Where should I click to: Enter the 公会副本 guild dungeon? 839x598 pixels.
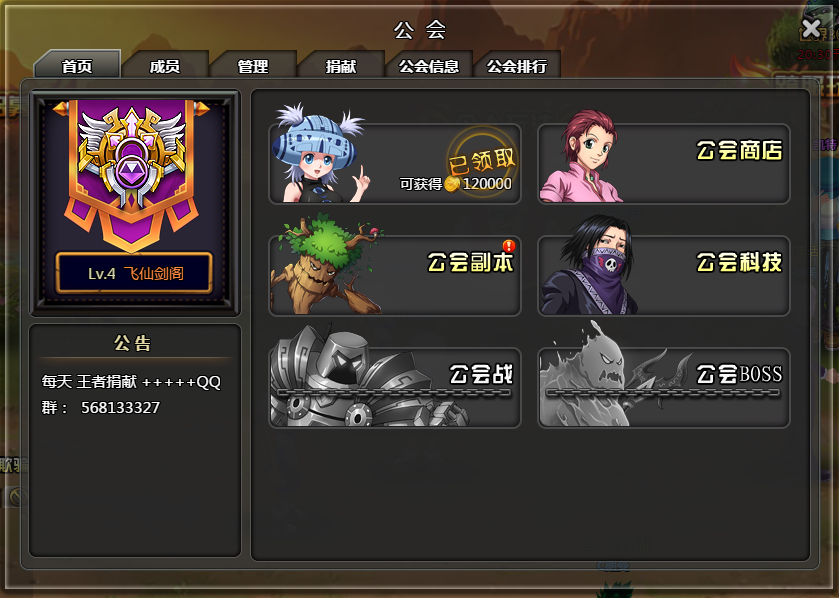coord(395,275)
